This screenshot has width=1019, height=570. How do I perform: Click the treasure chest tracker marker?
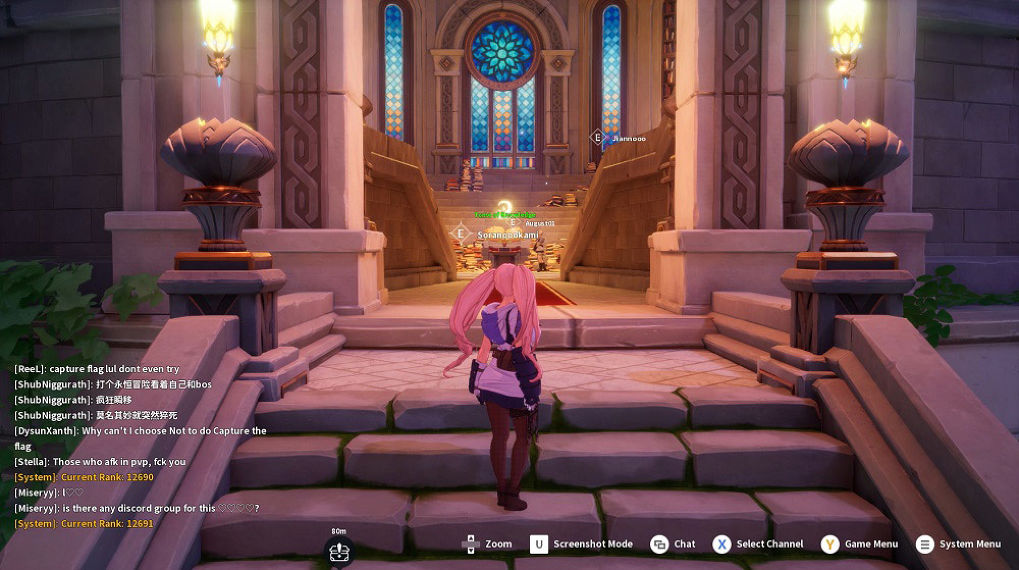339,551
